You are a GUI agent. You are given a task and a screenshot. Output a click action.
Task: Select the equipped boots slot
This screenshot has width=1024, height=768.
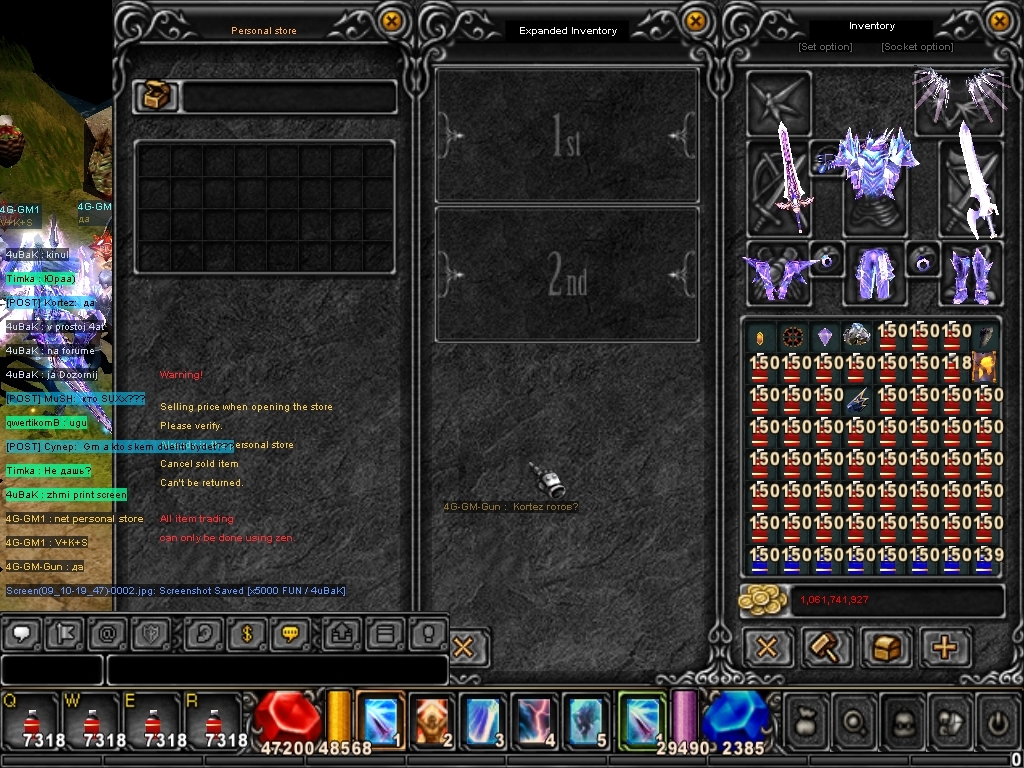pyautogui.click(x=970, y=274)
